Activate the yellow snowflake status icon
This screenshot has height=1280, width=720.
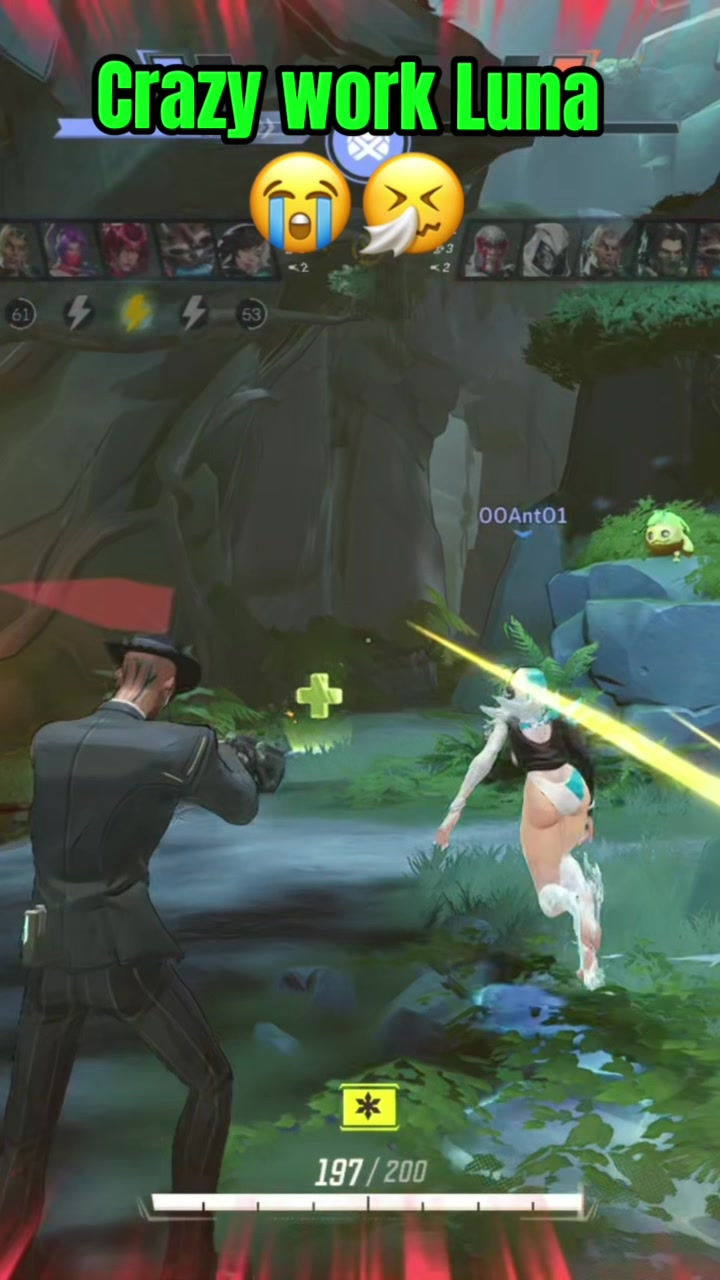pyautogui.click(x=369, y=1108)
